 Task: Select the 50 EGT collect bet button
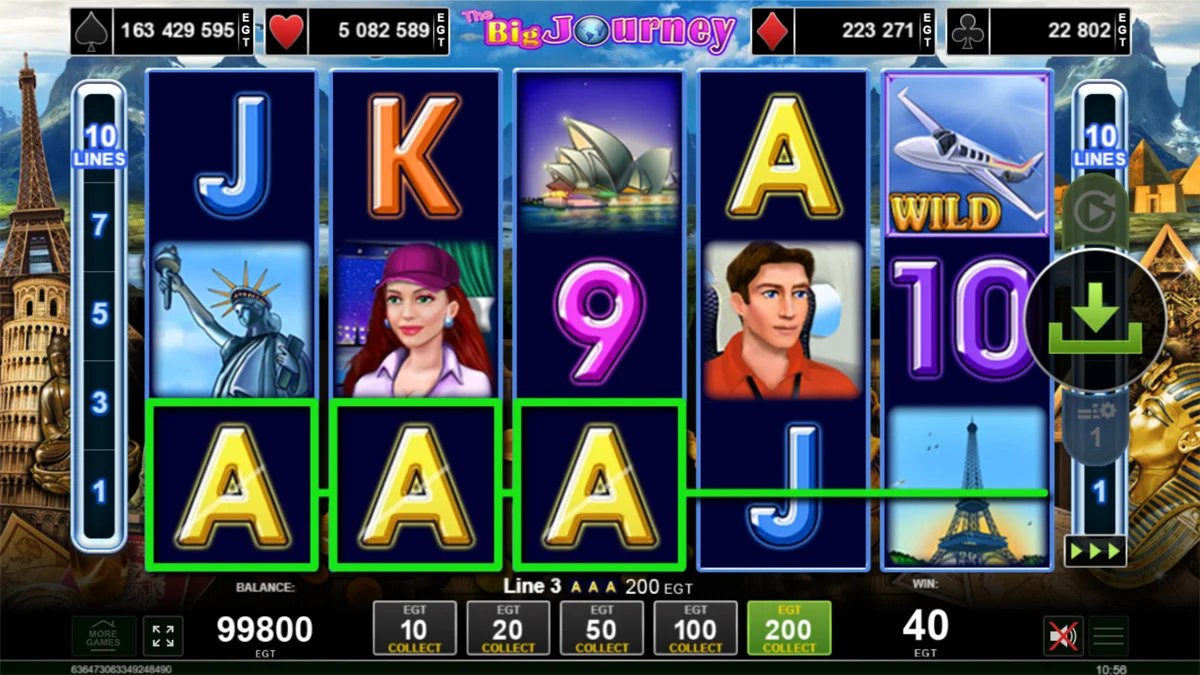(602, 629)
